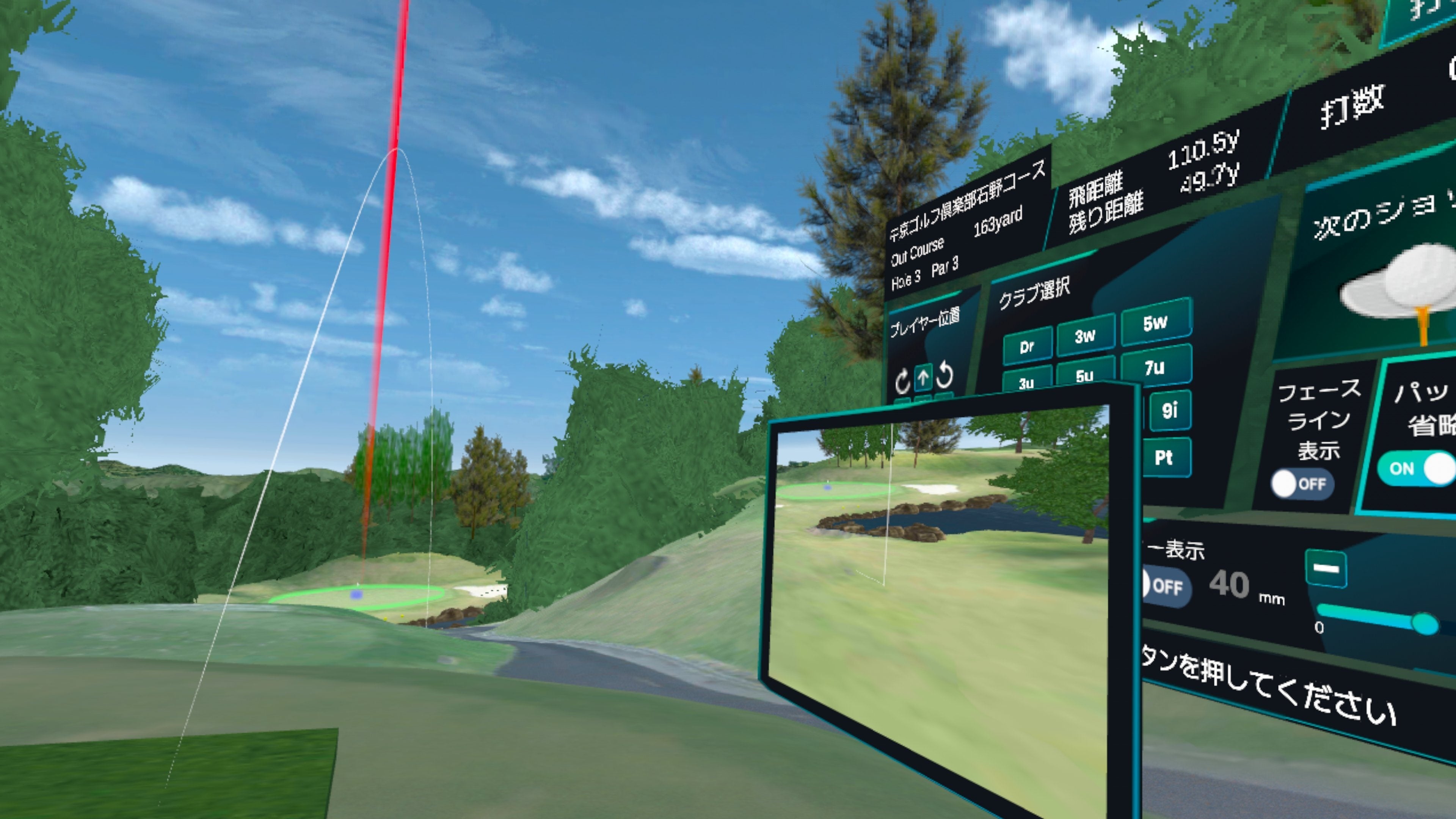
Task: Select the Pt putter club
Action: [1164, 457]
